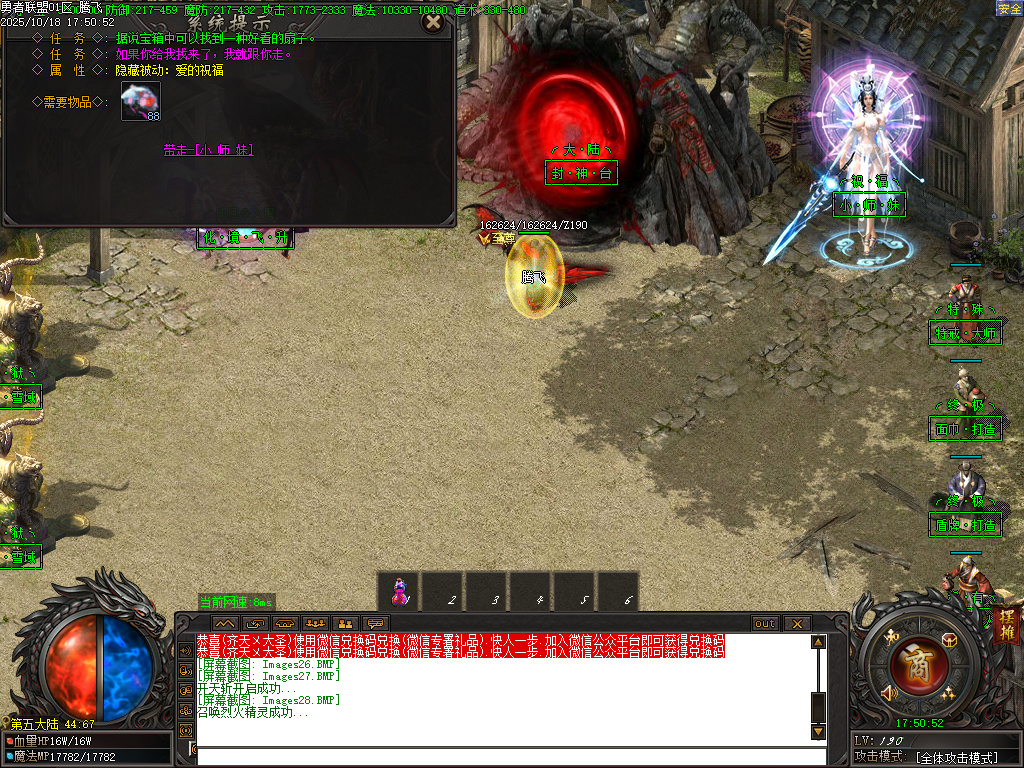Viewport: 1024px width, 768px height.
Task: Select the required fan item icon
Action: click(x=141, y=101)
